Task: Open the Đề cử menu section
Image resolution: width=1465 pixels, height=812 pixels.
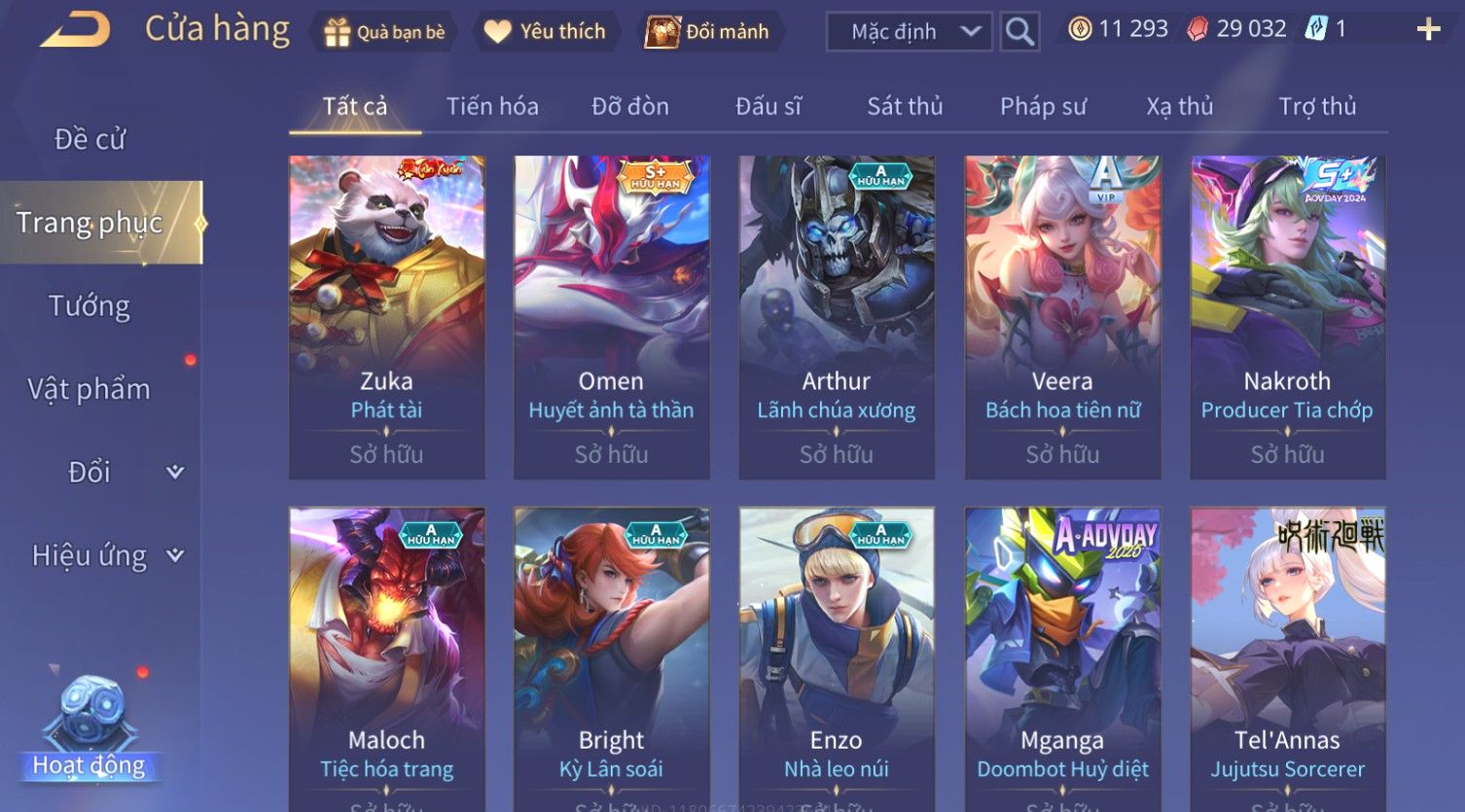Action: coord(89,139)
